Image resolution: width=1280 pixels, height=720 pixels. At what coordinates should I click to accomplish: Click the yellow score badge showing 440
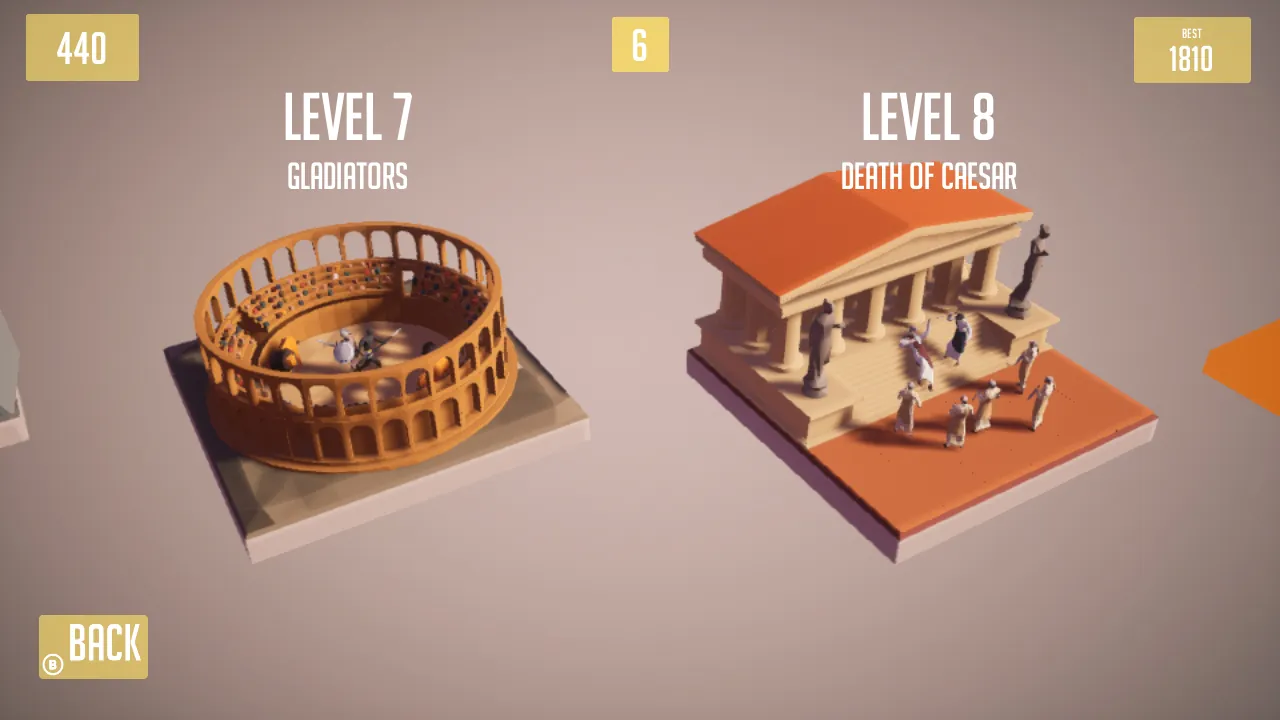(82, 47)
